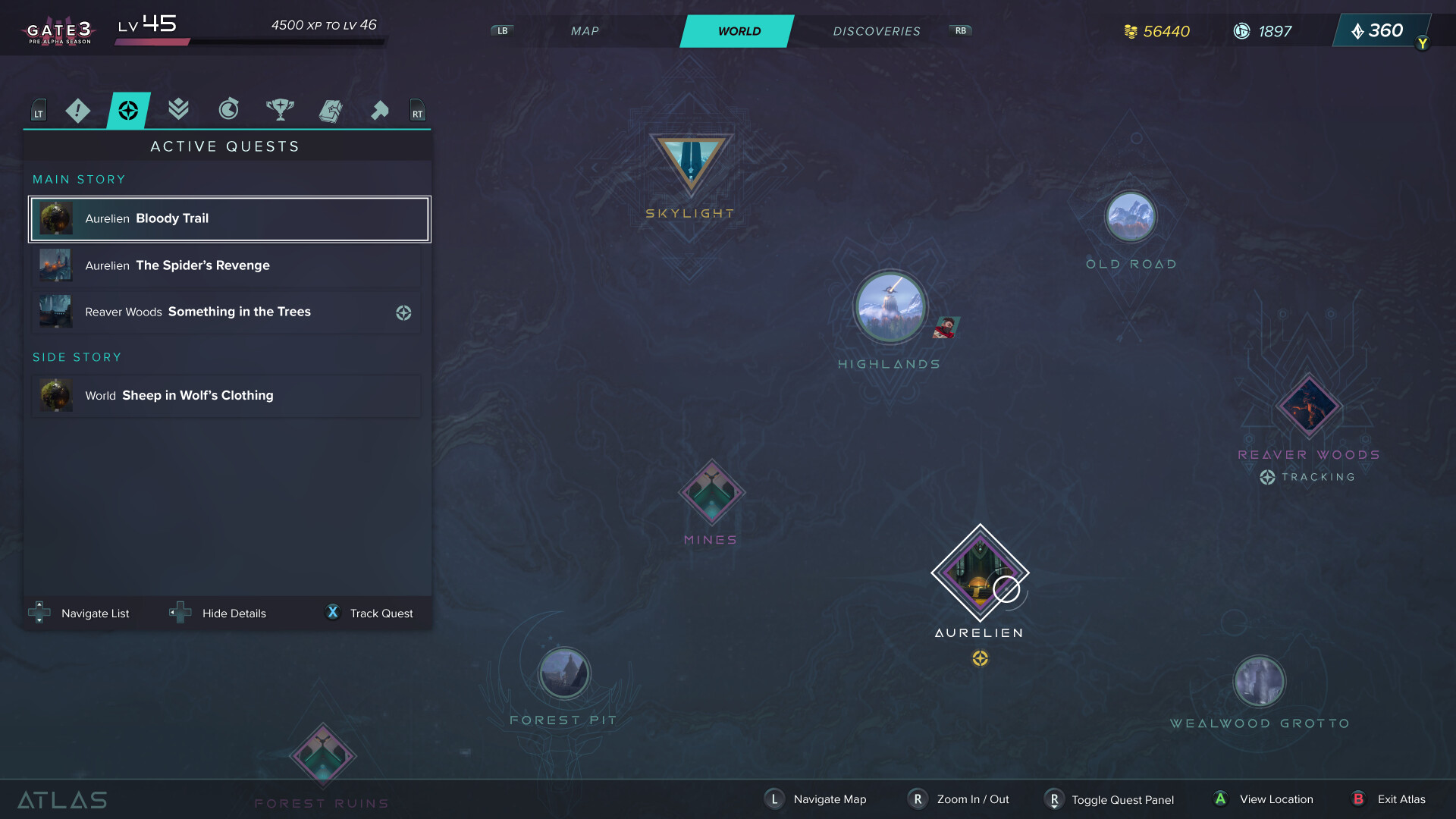Select The Spider's Revenge quest entry
The width and height of the screenshot is (1456, 819).
(x=229, y=265)
